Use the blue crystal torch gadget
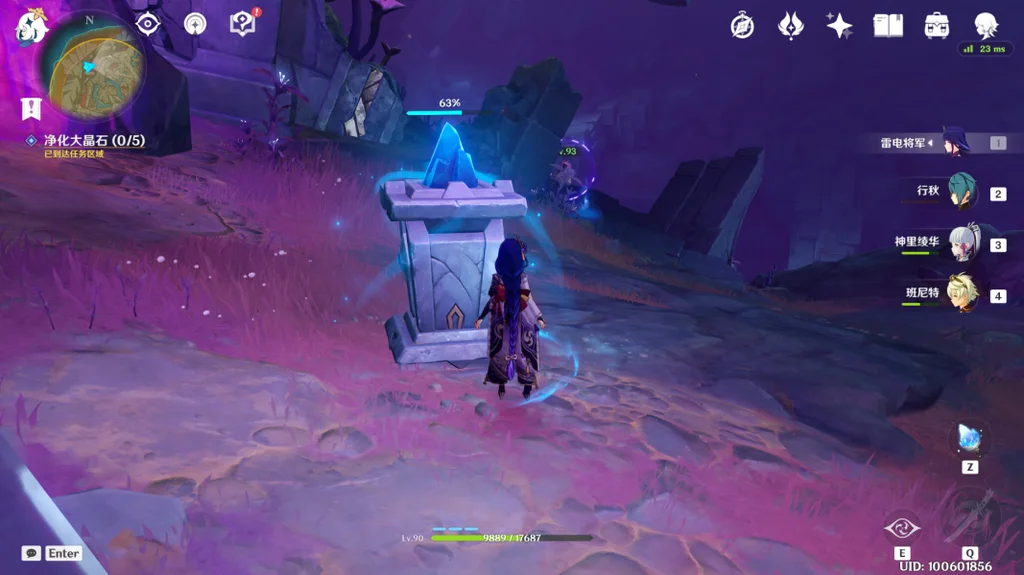The image size is (1024, 575). pos(970,438)
